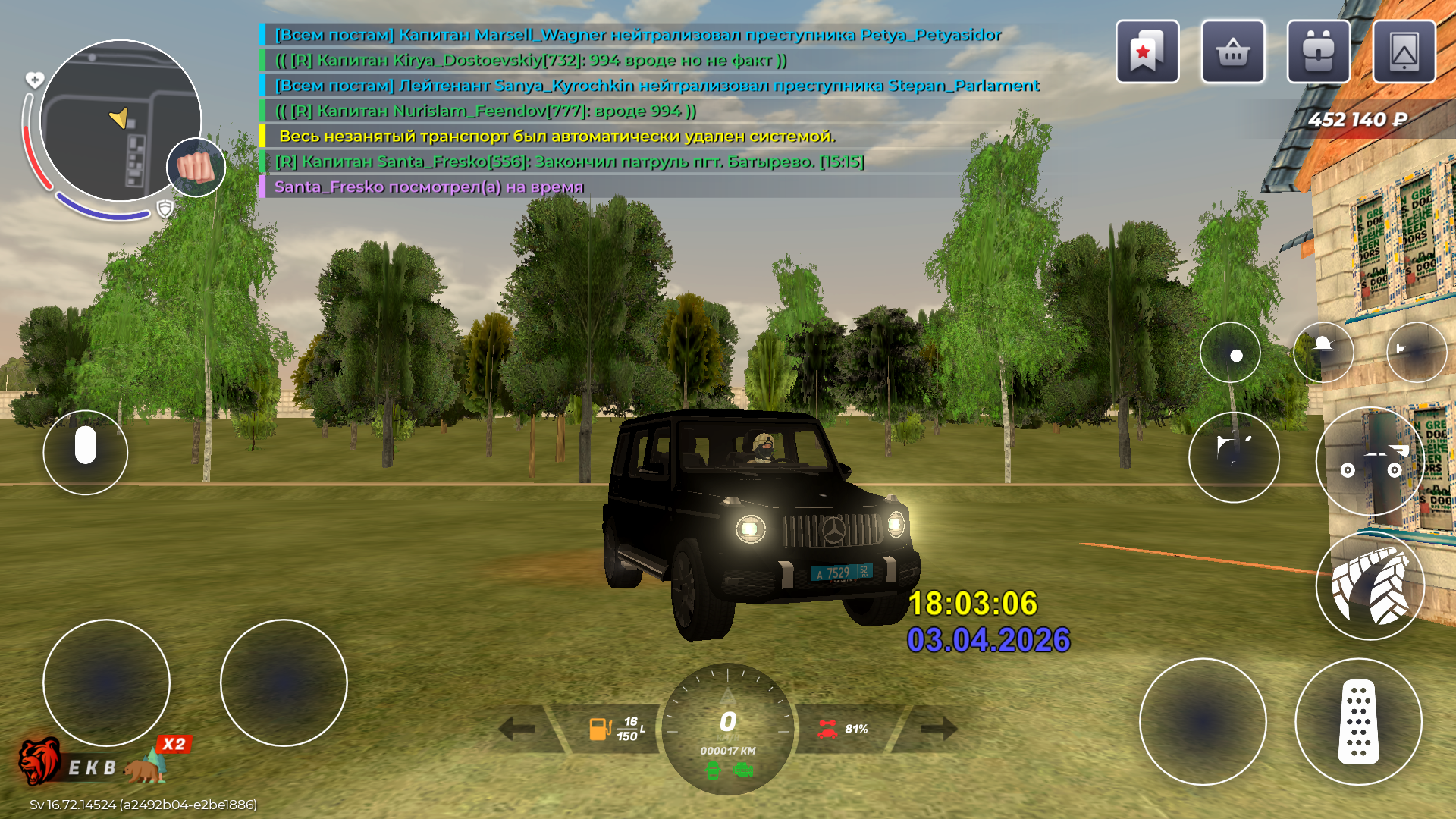1456x819 pixels.
Task: Select the fist weapon icon
Action: pyautogui.click(x=196, y=168)
